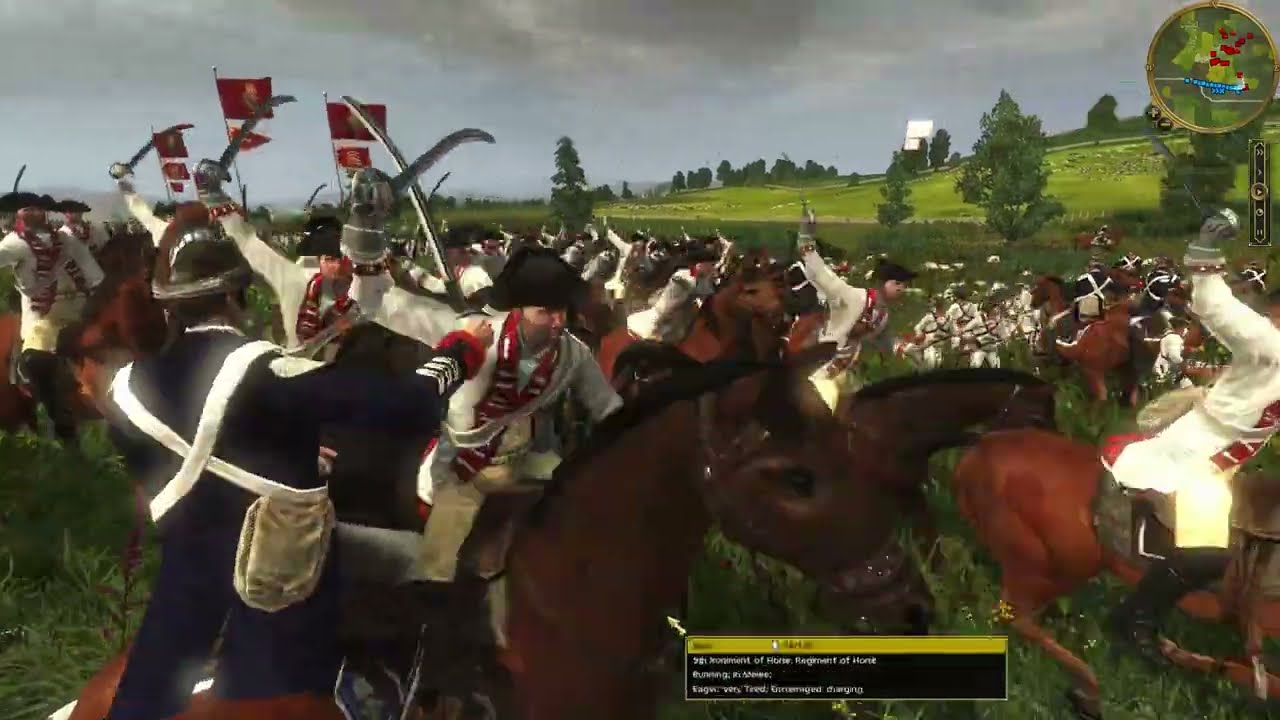The image size is (1280, 720).
Task: Zoom out the minimap with minus button
Action: (x=1164, y=125)
